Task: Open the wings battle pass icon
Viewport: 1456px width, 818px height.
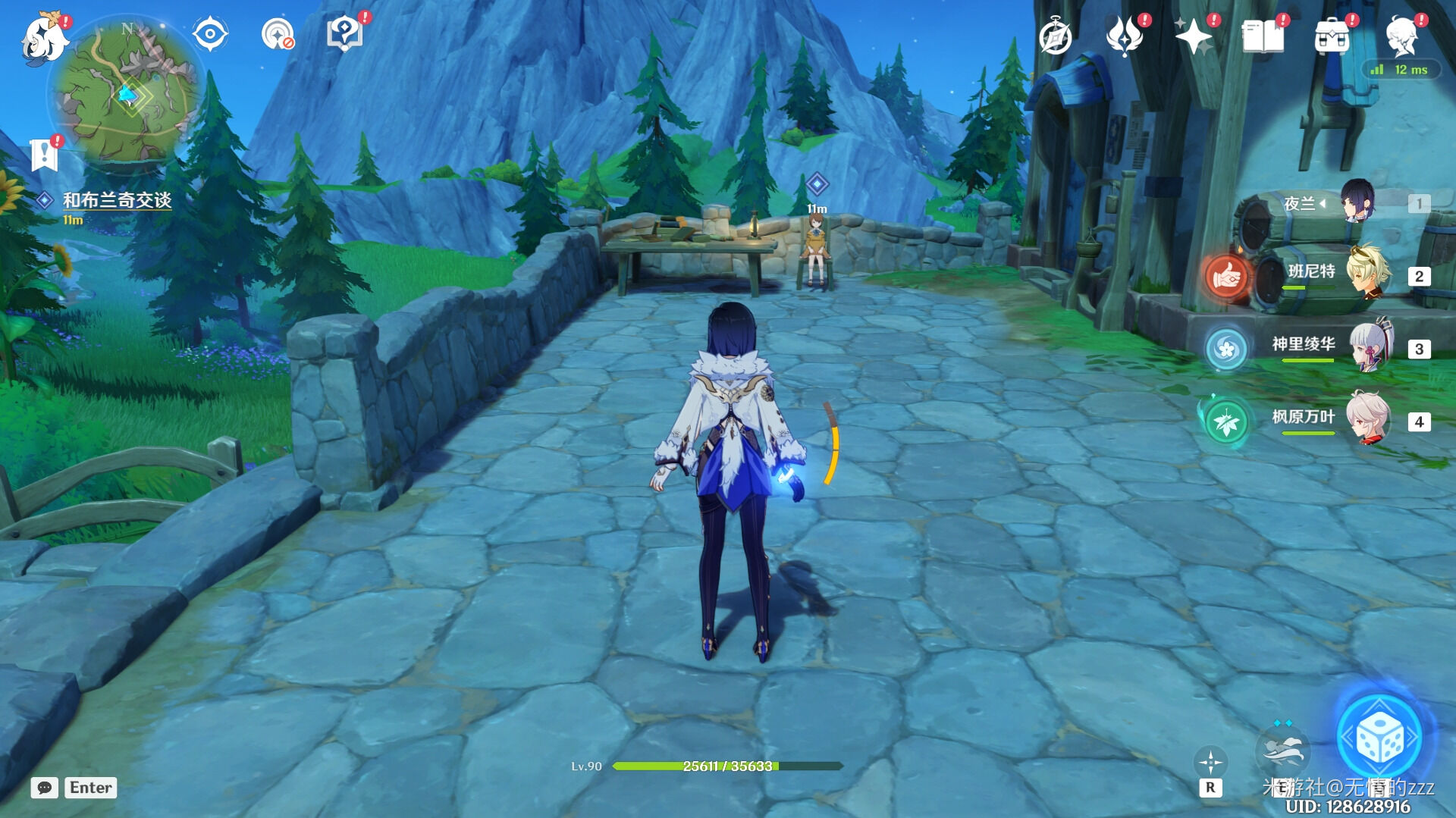Action: pos(1125,36)
